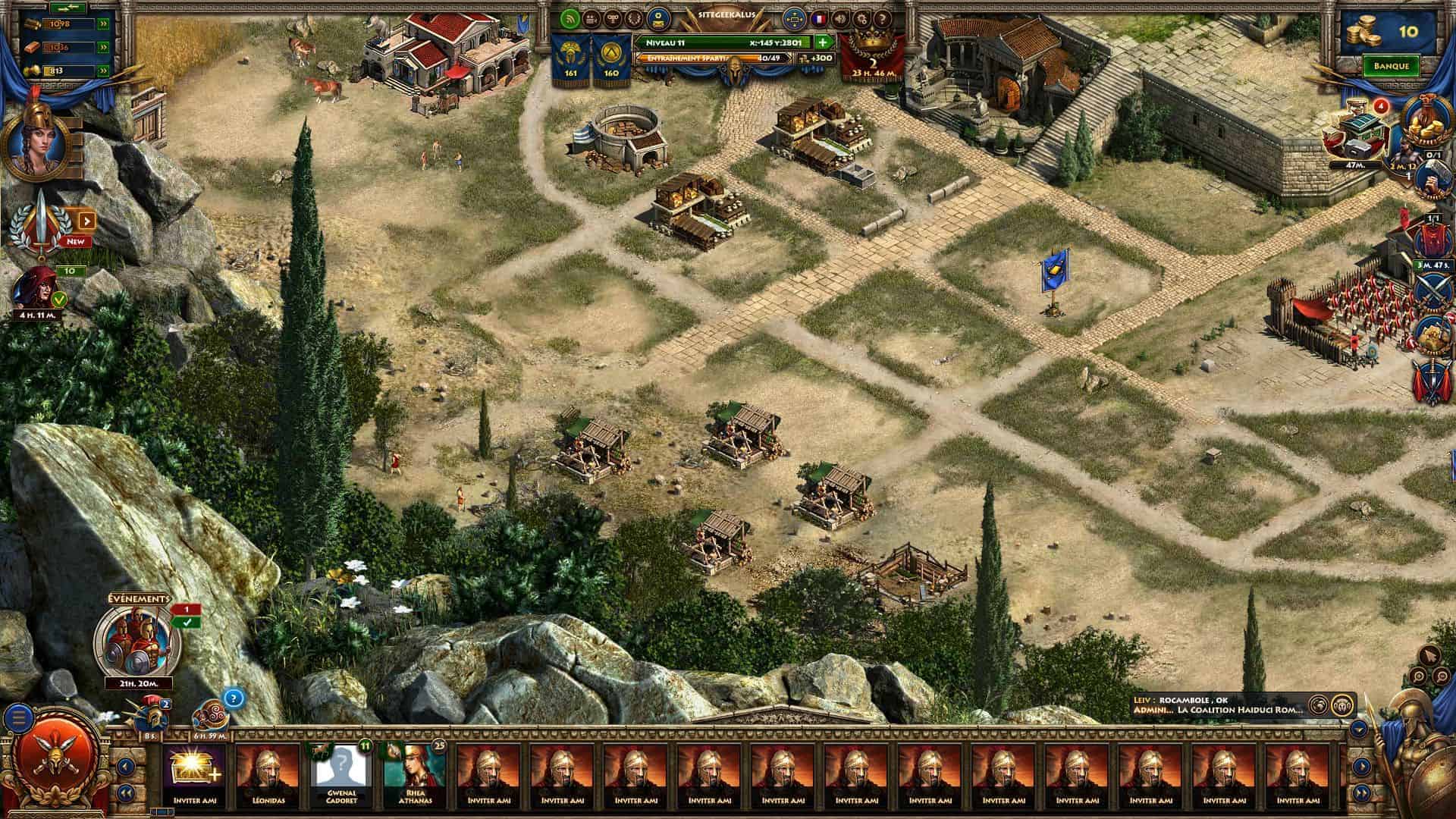
Task: Change language using the French flag icon
Action: tap(818, 18)
